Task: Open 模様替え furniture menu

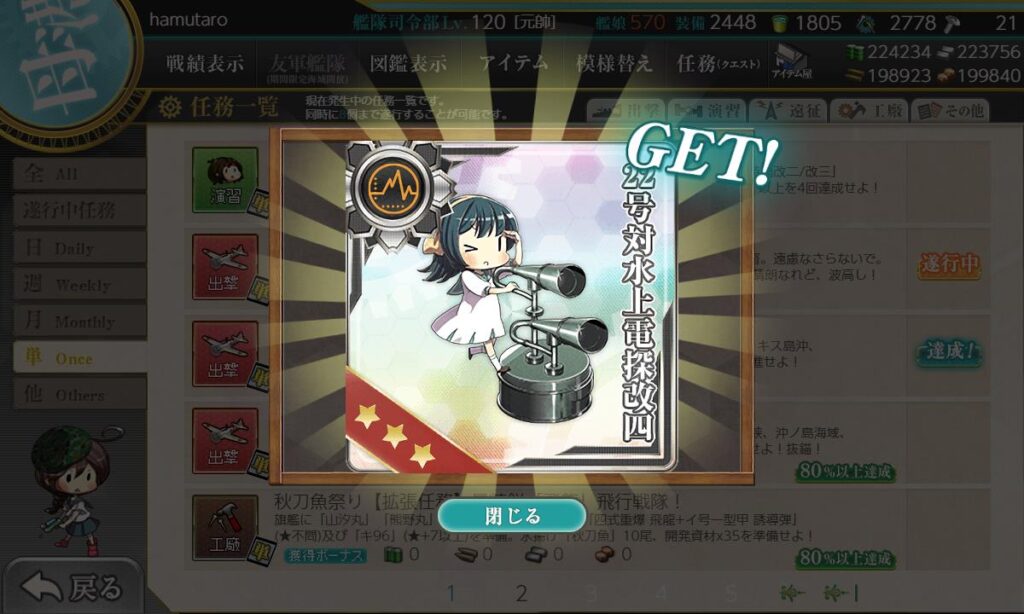Action: (x=614, y=63)
